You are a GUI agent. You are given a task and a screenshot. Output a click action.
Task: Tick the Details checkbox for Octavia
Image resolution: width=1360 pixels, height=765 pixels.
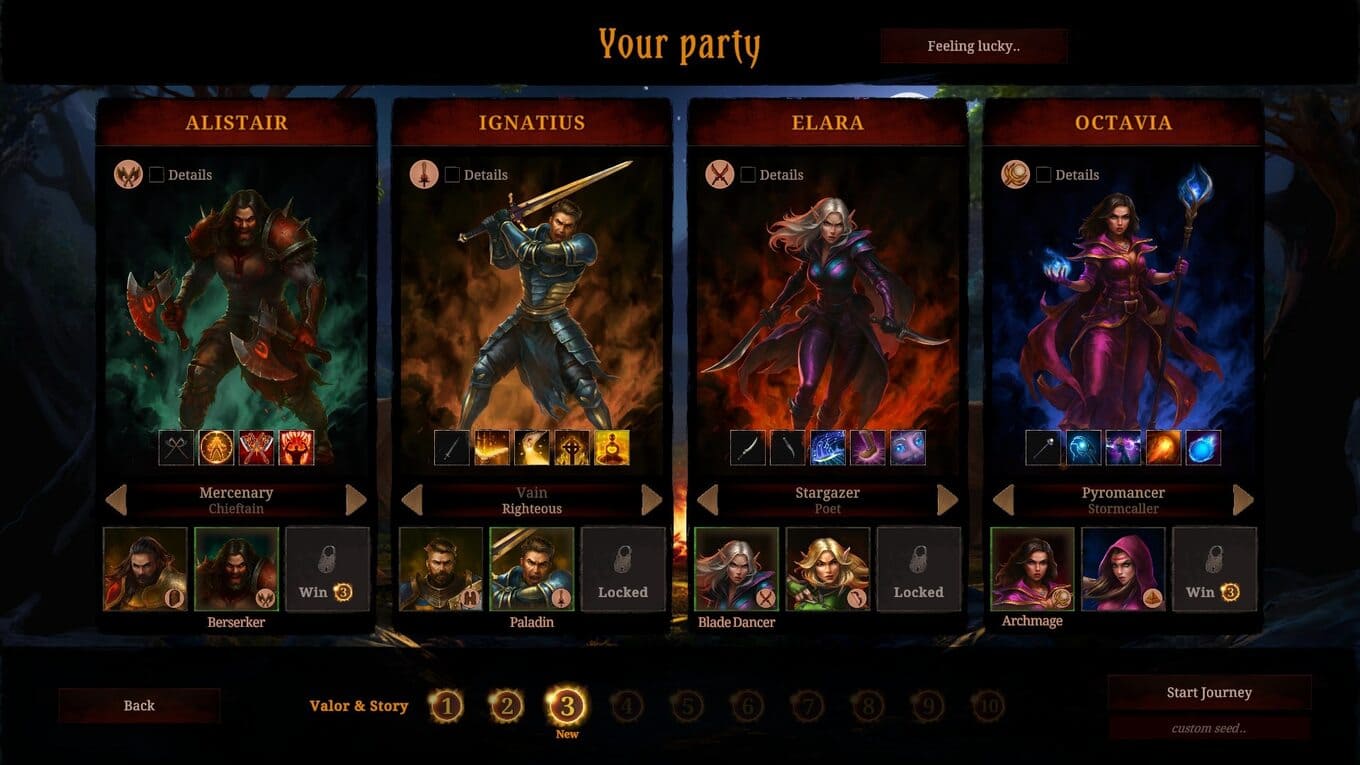point(1044,175)
